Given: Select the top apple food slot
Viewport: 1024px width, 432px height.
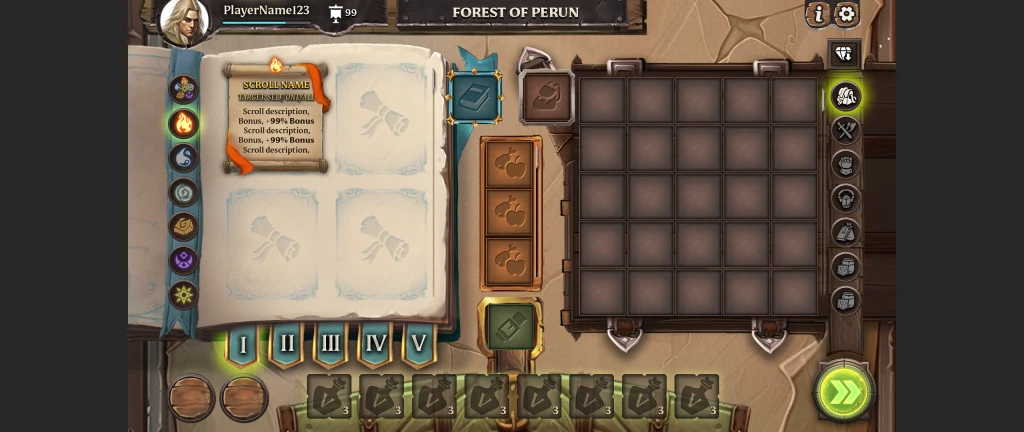Looking at the screenshot, I should [509, 166].
